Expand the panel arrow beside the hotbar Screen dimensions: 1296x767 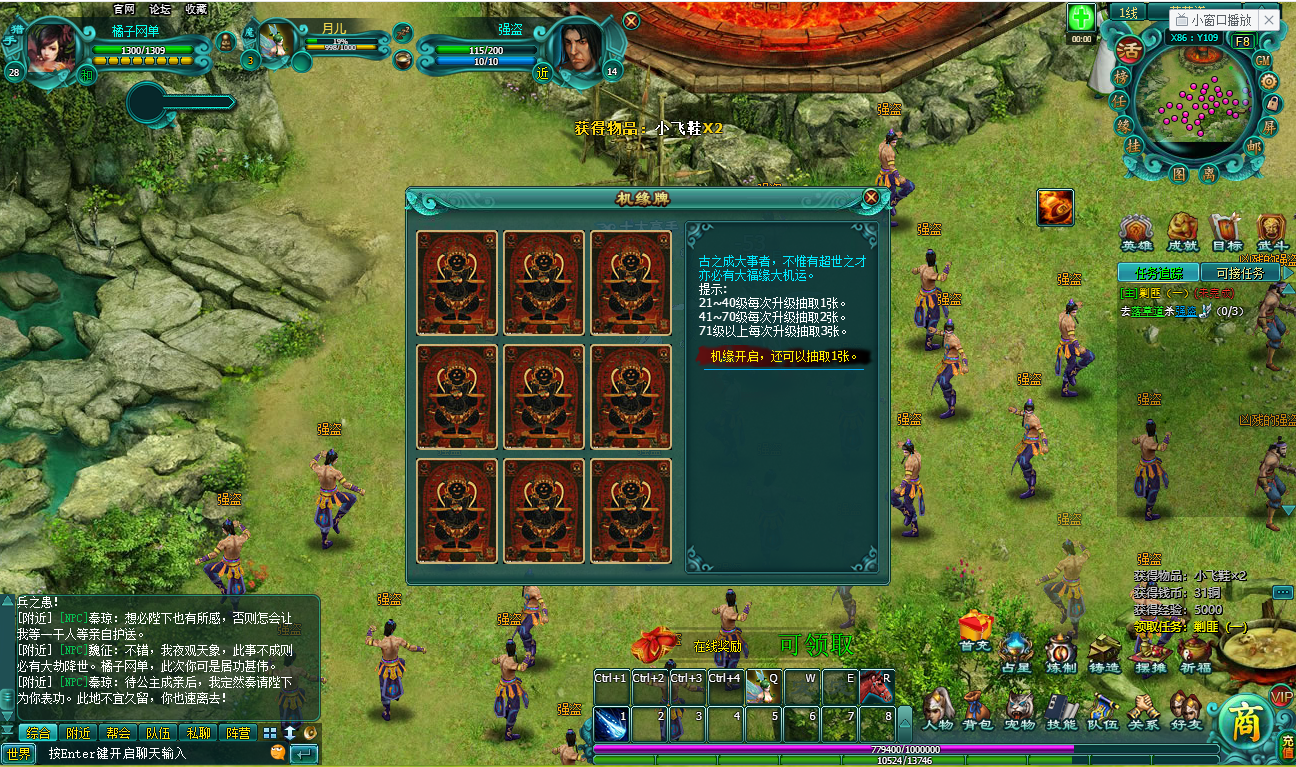[904, 724]
